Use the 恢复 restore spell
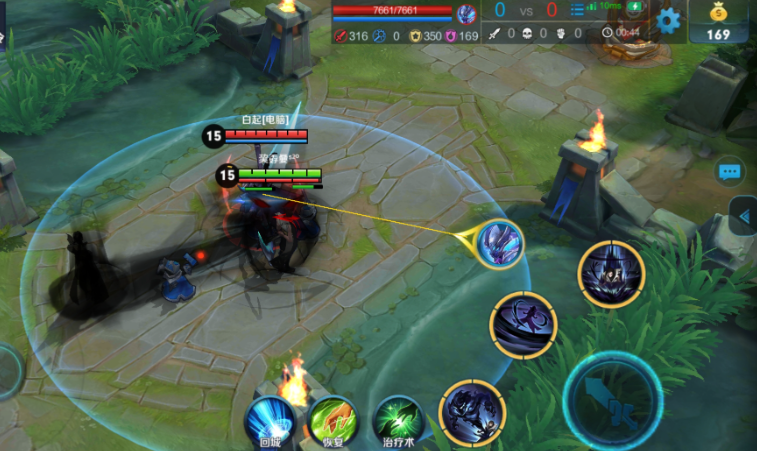This screenshot has width=757, height=451. [332, 419]
